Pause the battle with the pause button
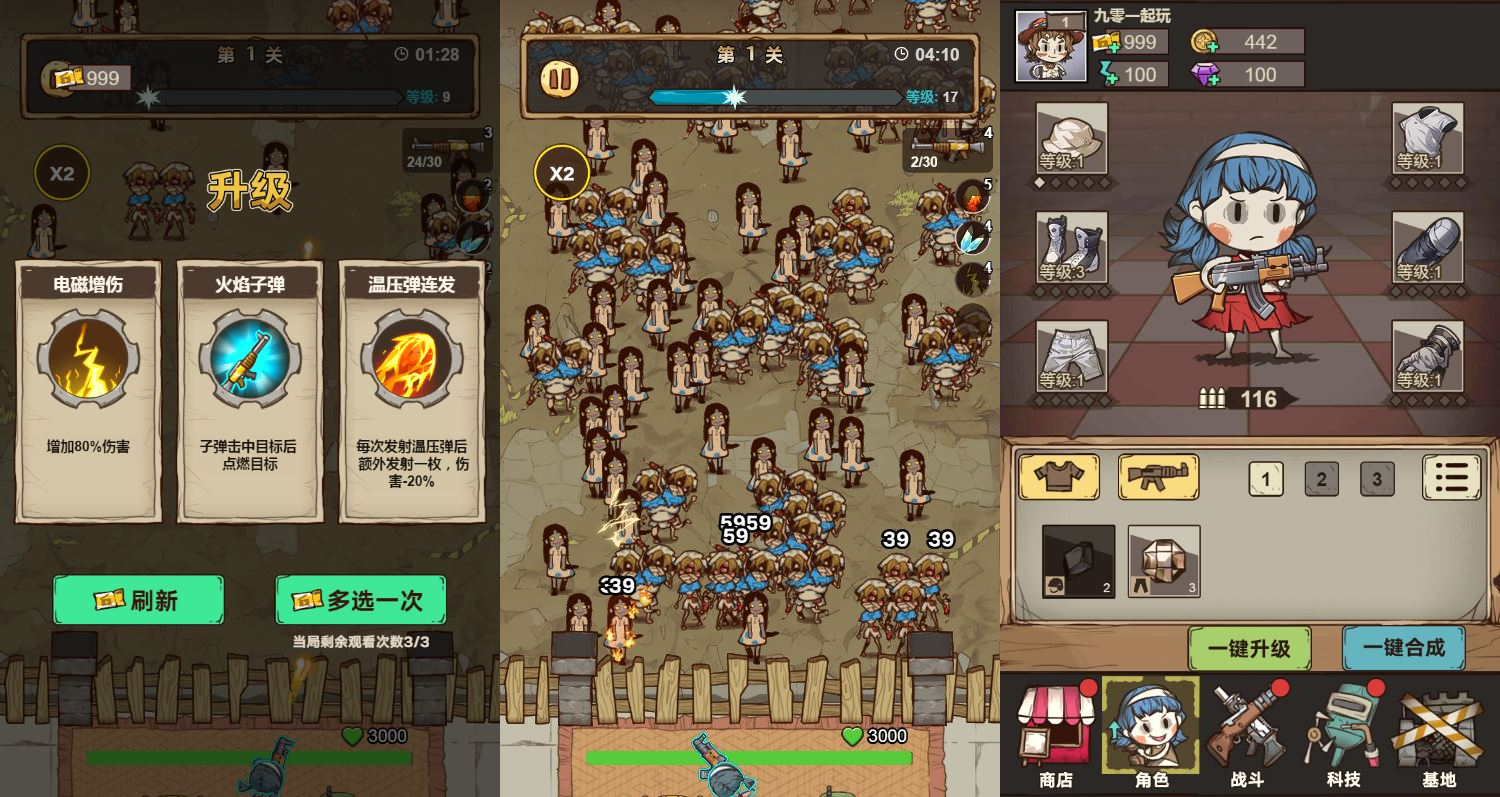 pyautogui.click(x=560, y=79)
